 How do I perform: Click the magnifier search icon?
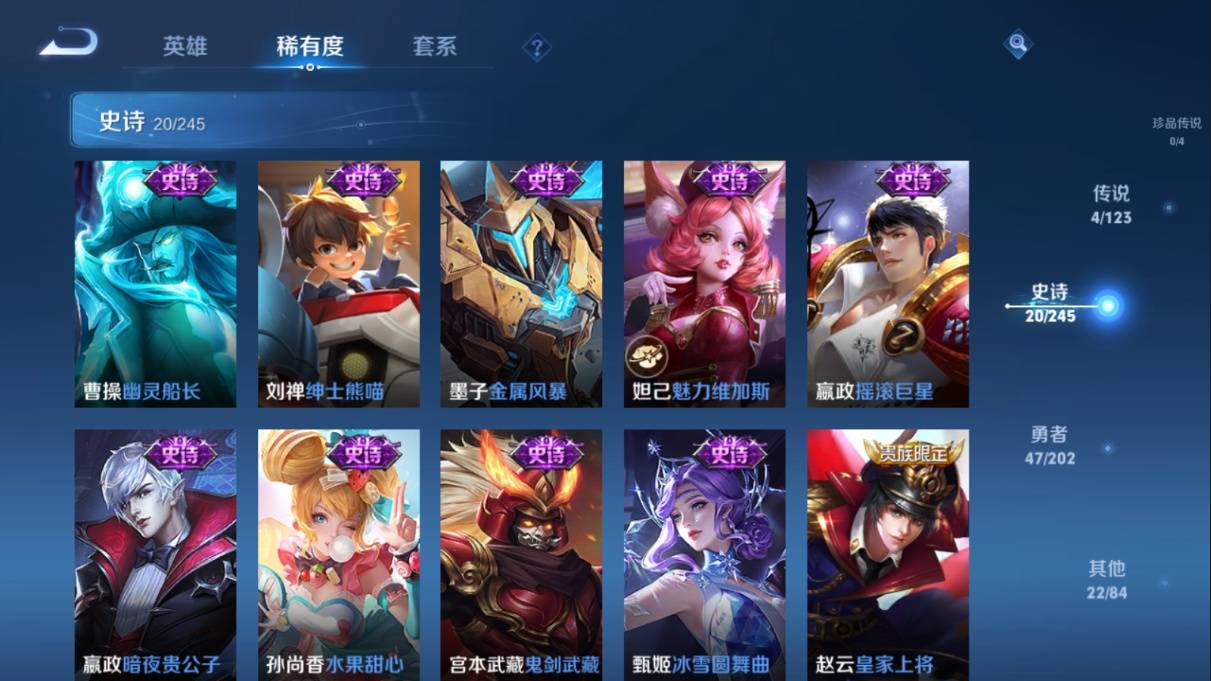click(1017, 44)
